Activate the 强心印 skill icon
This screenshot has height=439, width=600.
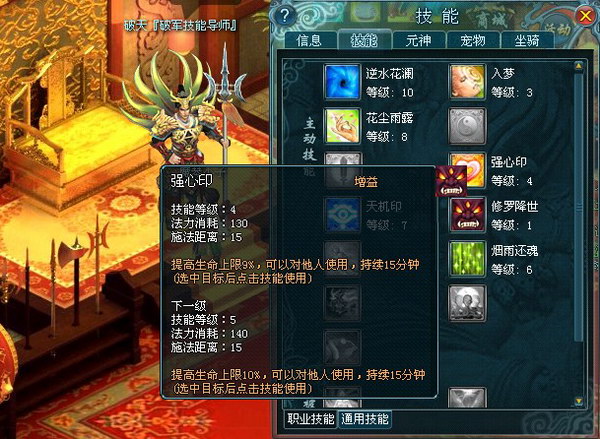tap(467, 170)
